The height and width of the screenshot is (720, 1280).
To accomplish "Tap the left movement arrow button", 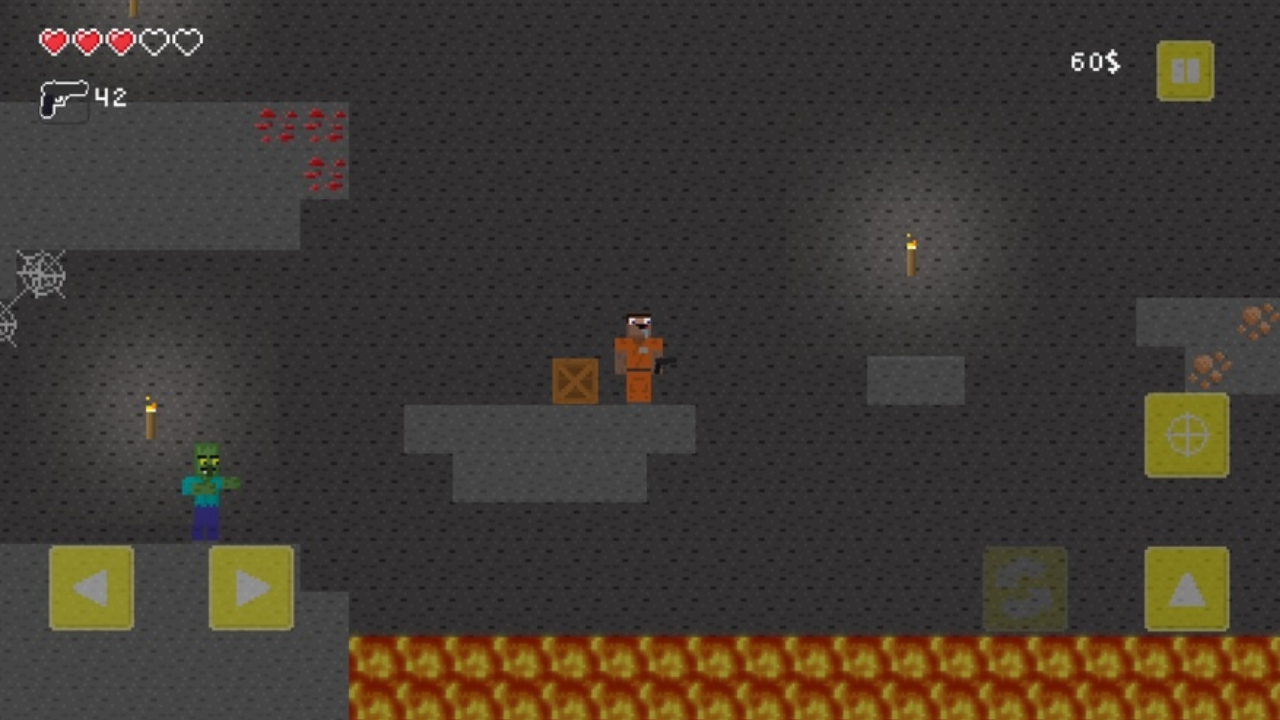I will point(91,589).
